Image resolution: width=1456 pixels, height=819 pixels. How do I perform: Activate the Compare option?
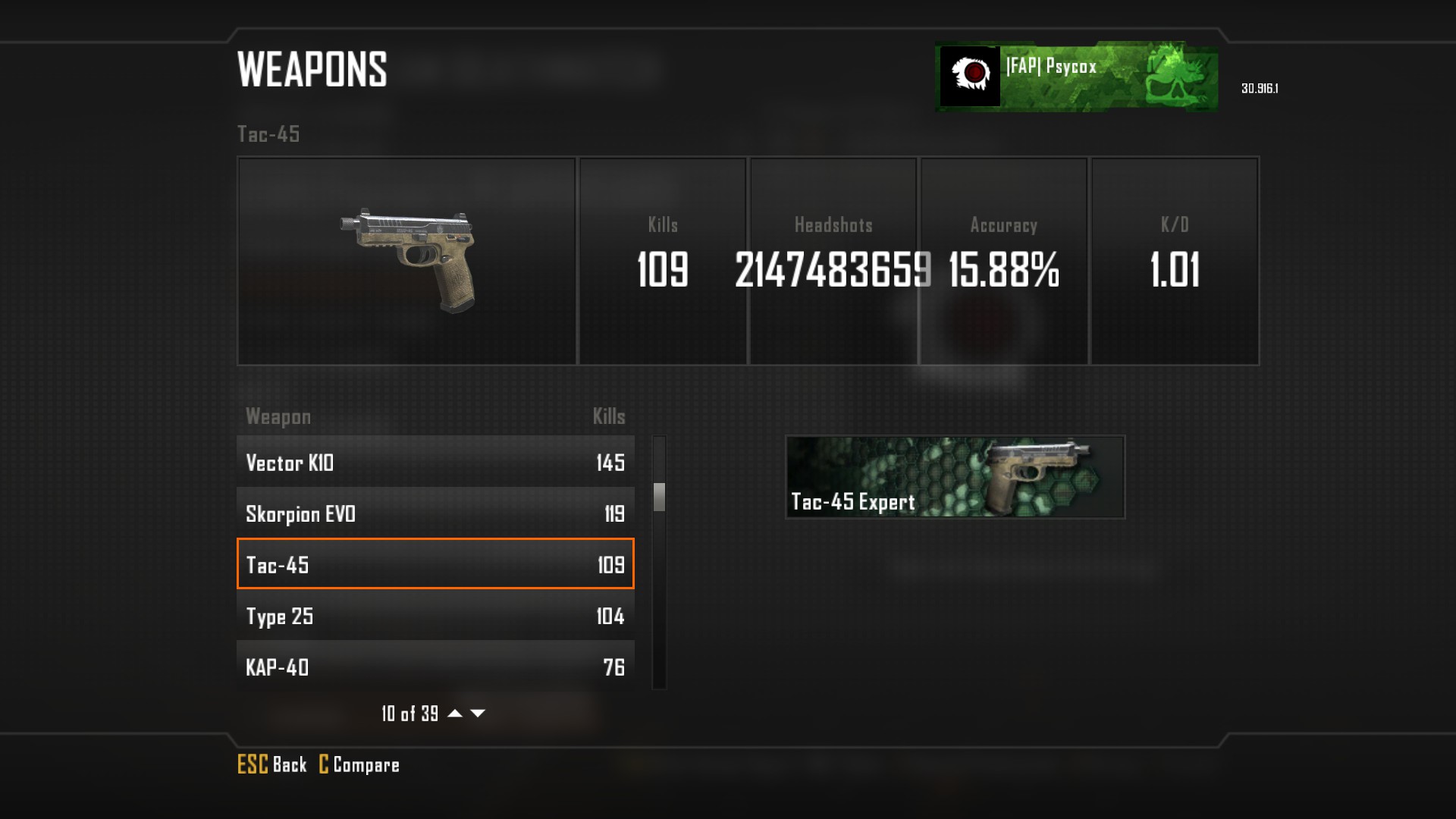[359, 764]
